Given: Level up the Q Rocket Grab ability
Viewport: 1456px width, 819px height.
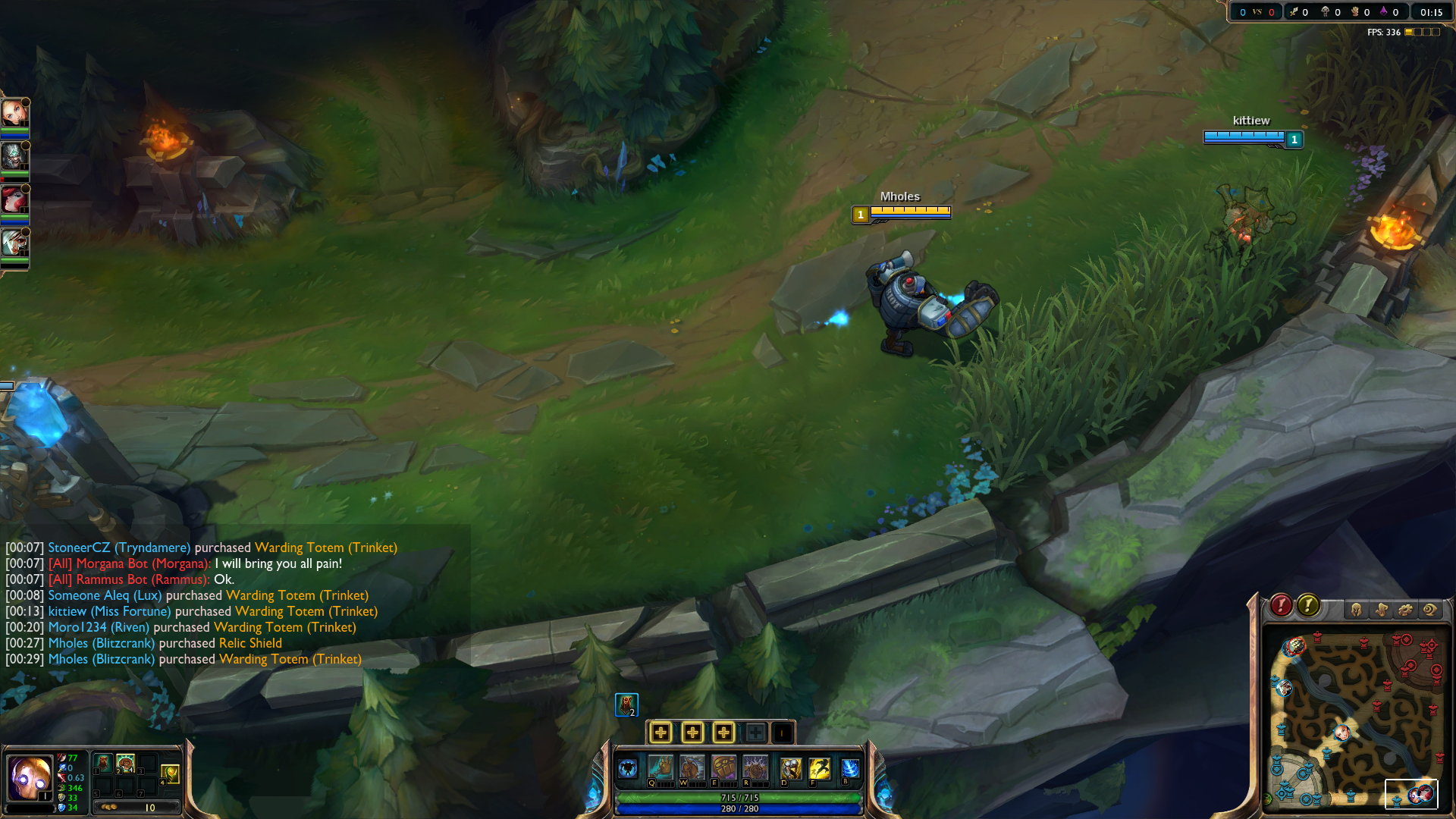Looking at the screenshot, I should click(x=661, y=733).
